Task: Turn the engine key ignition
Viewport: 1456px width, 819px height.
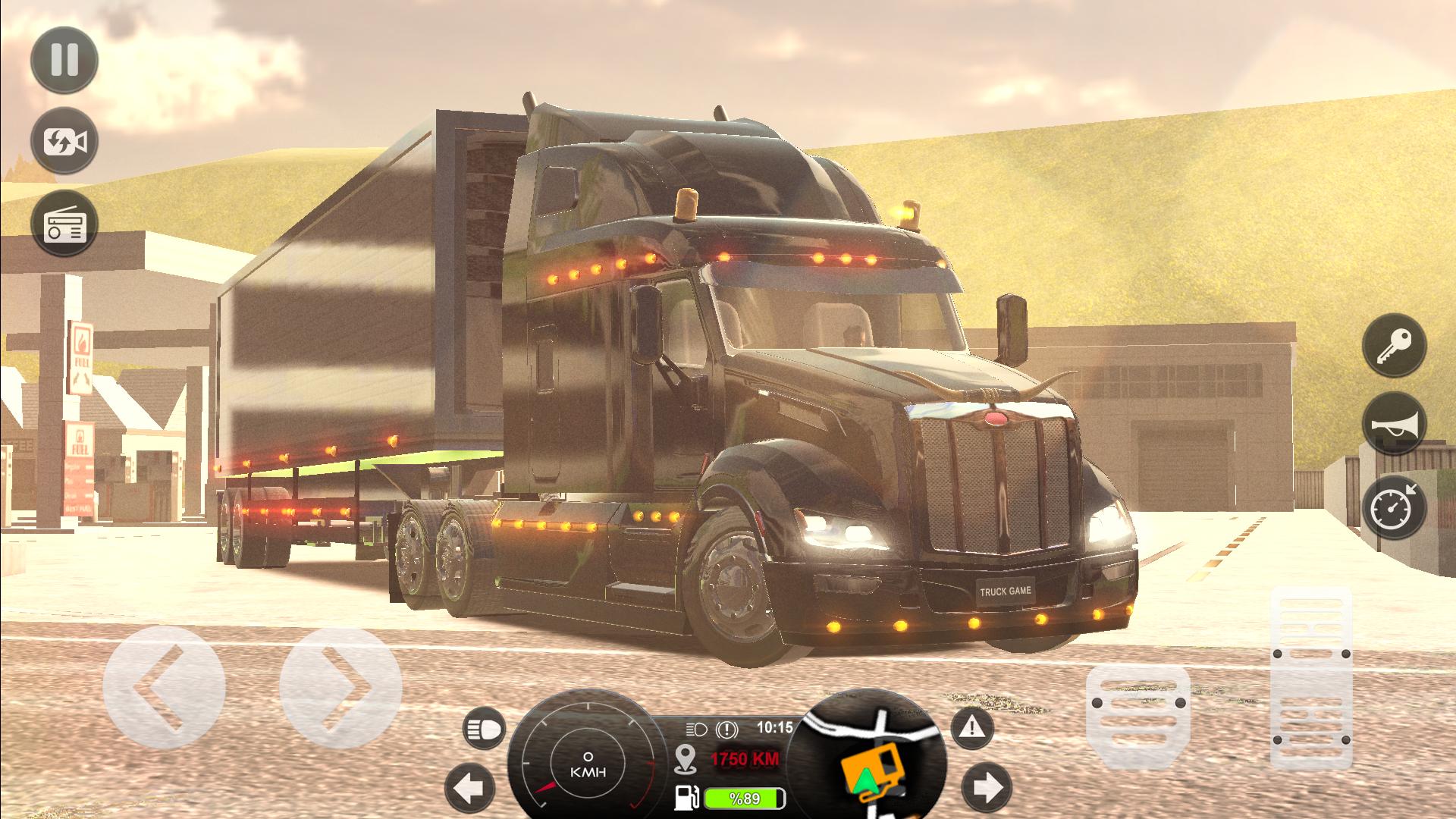Action: click(x=1395, y=346)
